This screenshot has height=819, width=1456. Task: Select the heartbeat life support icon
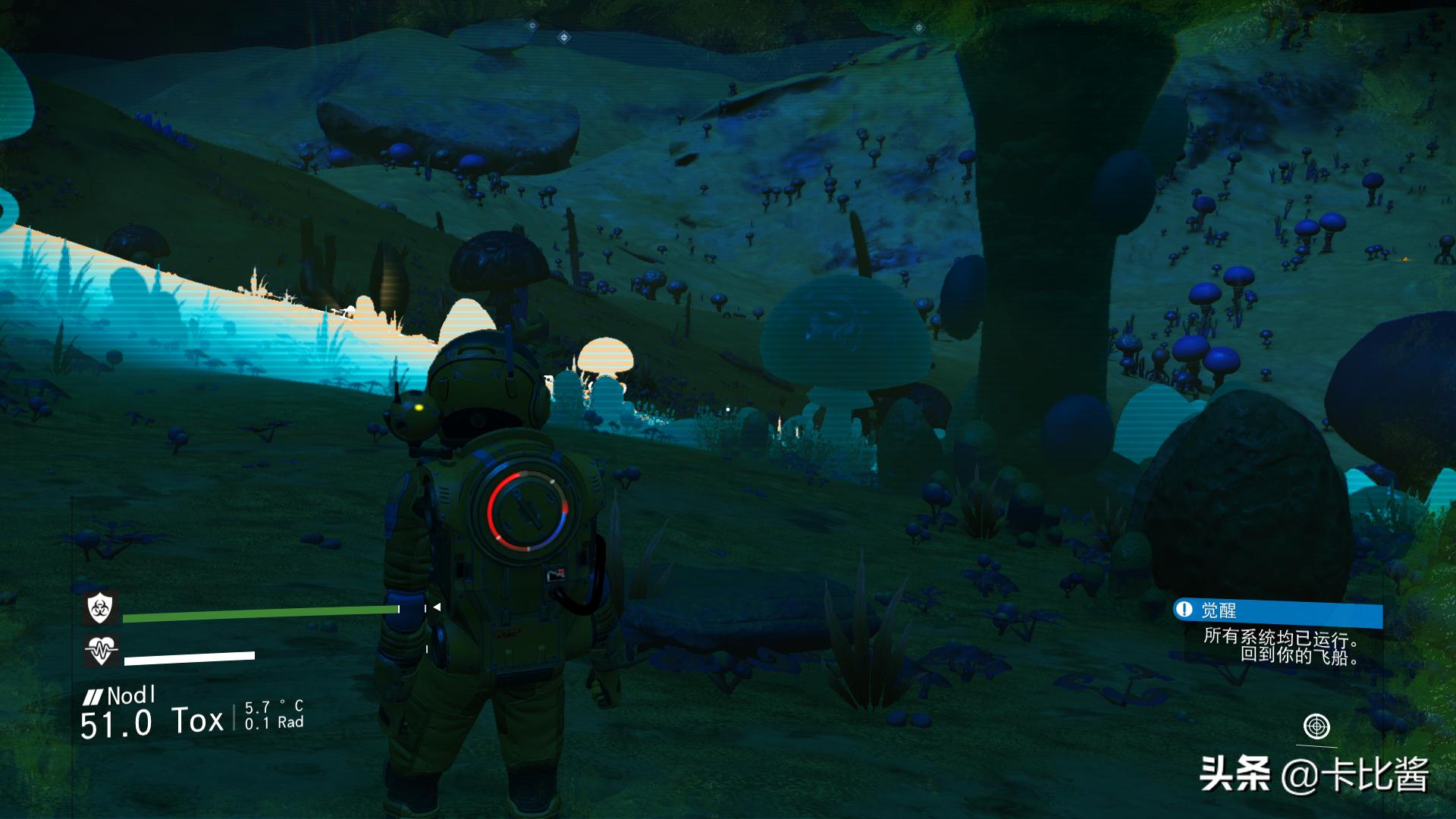tap(100, 650)
